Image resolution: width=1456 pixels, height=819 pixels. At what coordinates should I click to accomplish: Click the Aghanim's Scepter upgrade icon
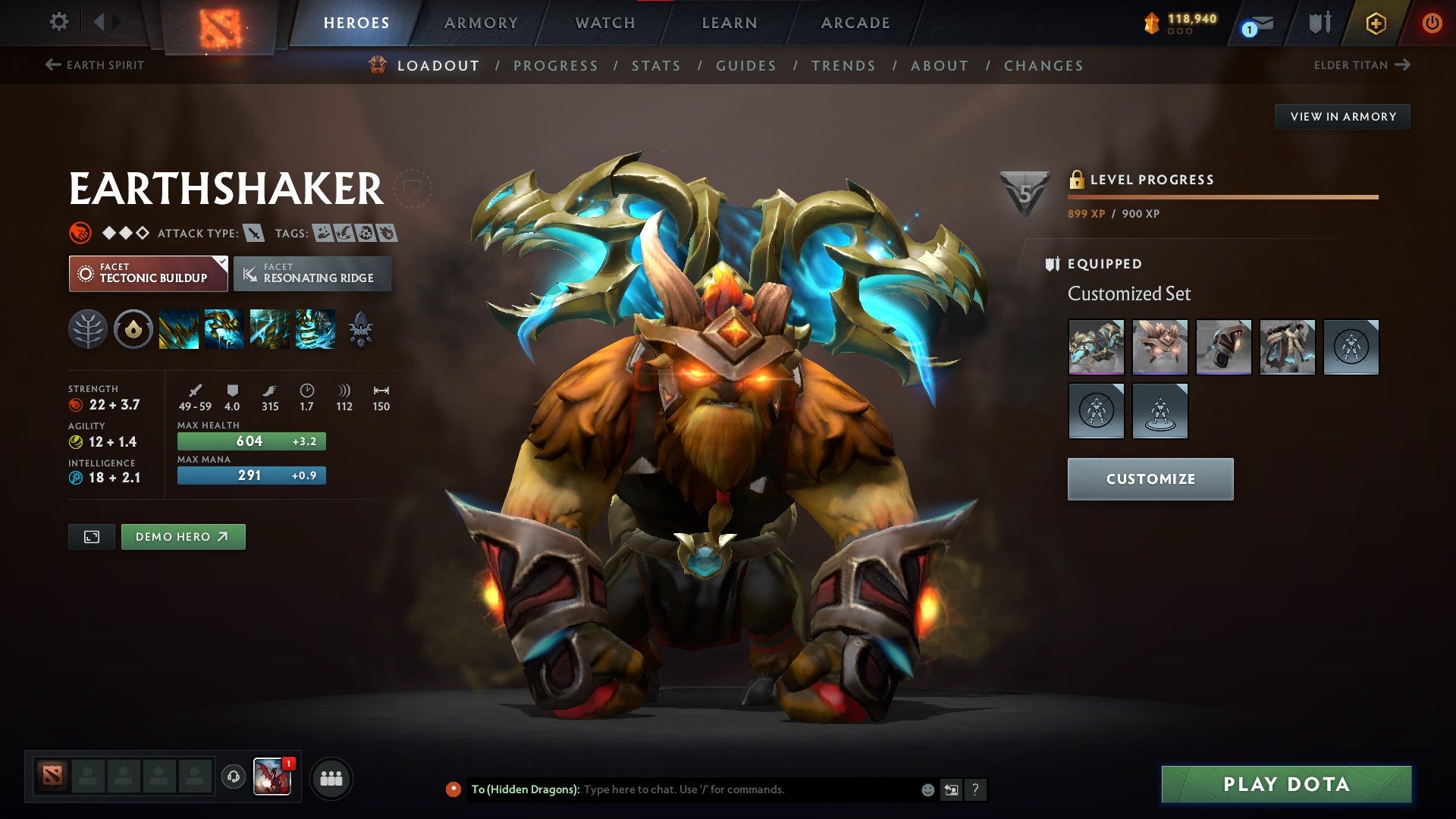click(362, 330)
